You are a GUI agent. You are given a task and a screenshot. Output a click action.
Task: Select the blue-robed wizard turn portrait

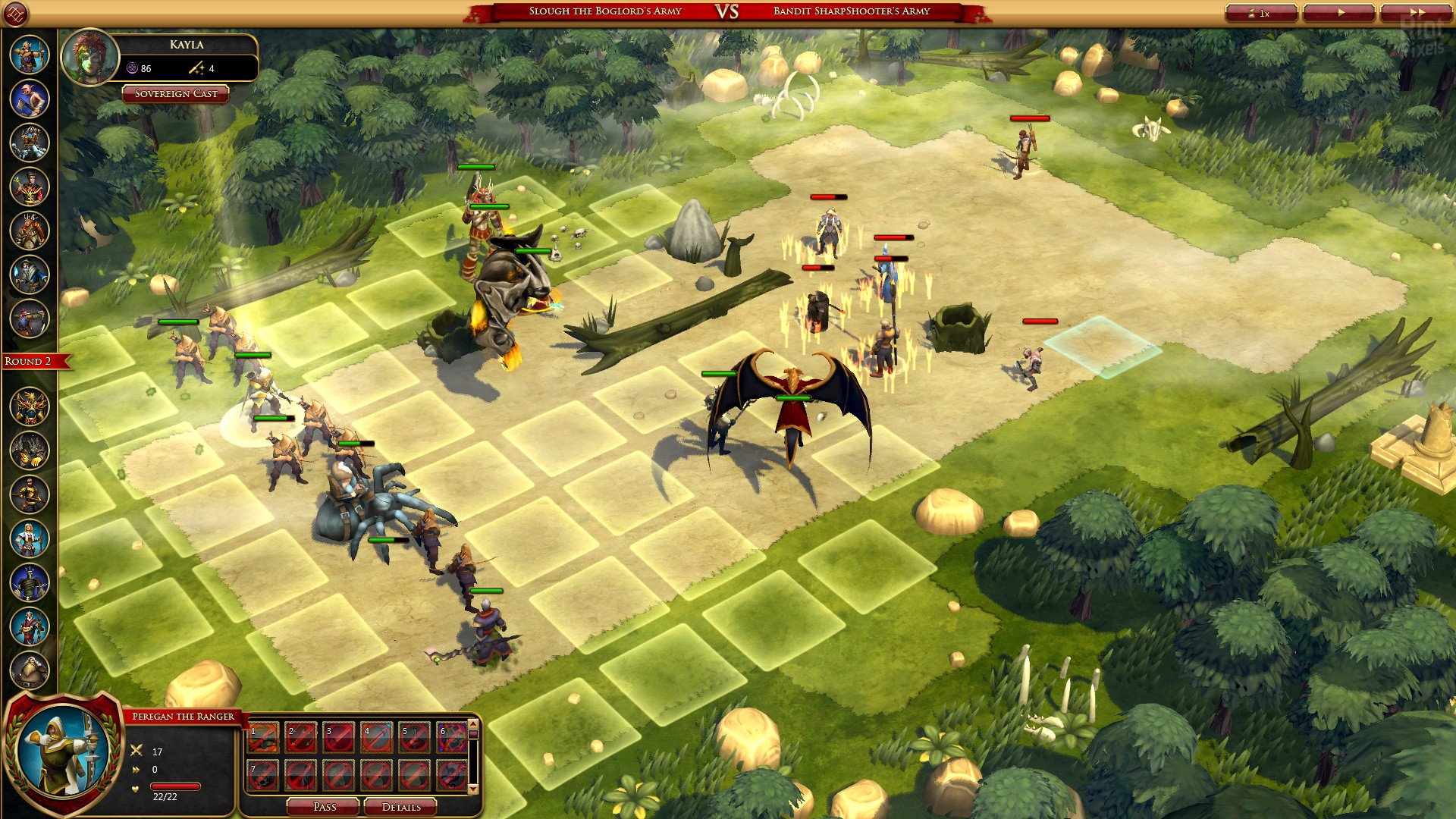coord(30,275)
